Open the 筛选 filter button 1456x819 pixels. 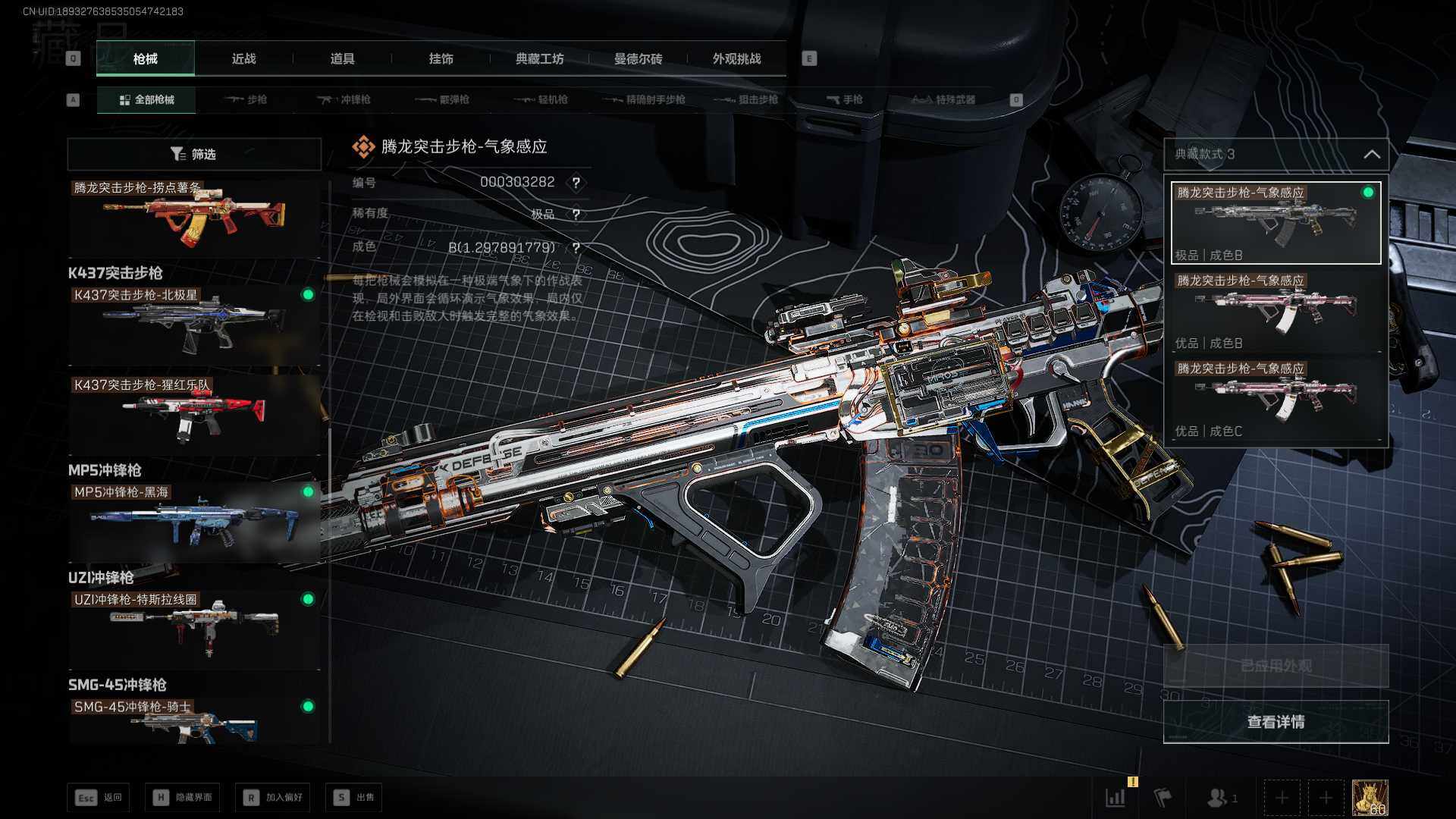tap(194, 154)
